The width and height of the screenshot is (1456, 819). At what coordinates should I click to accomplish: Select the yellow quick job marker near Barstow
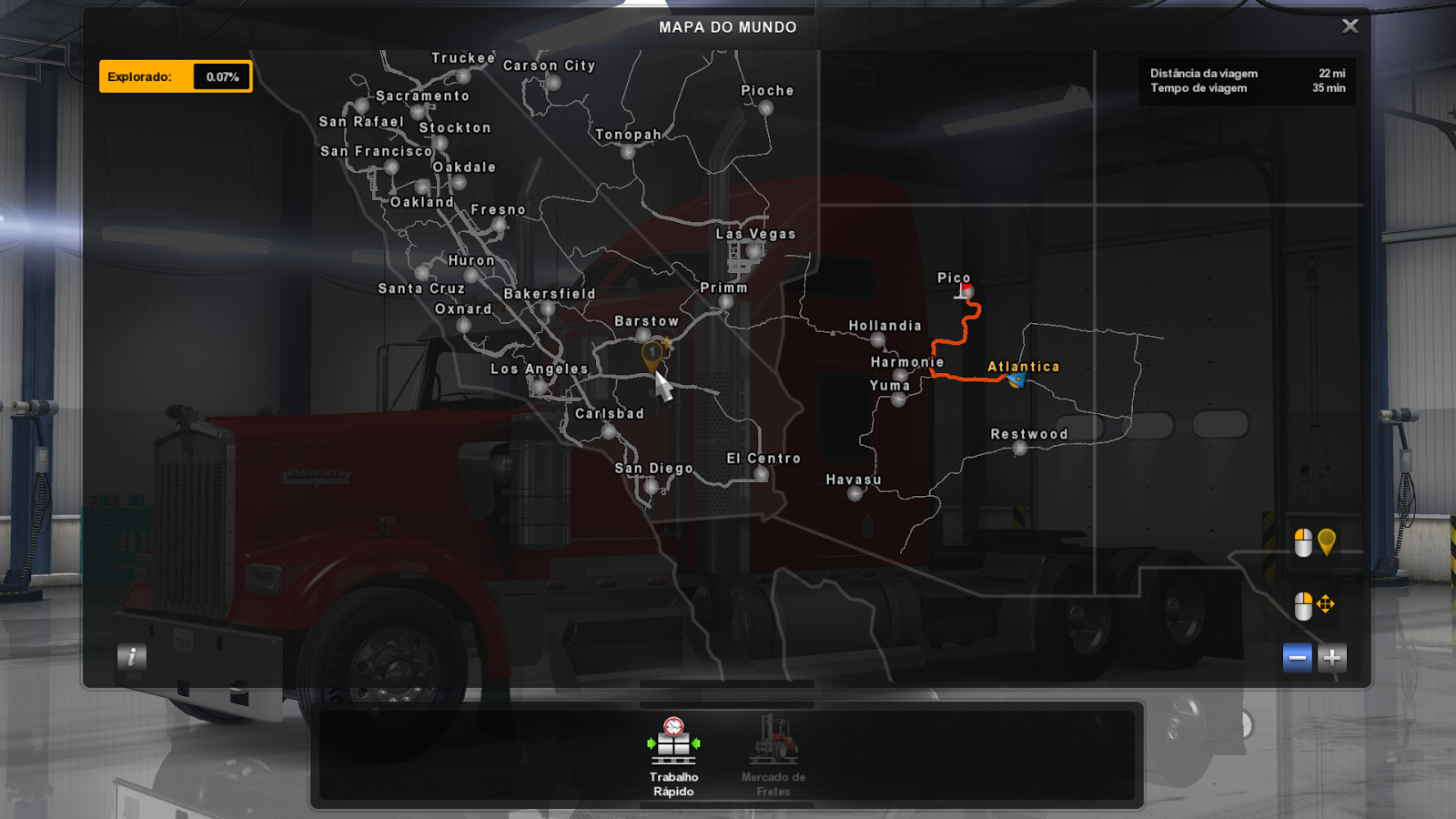[x=653, y=353]
